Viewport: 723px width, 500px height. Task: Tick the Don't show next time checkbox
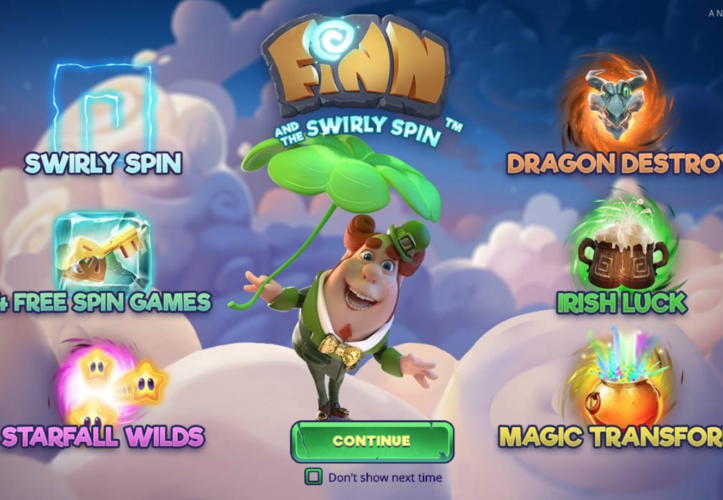(314, 478)
